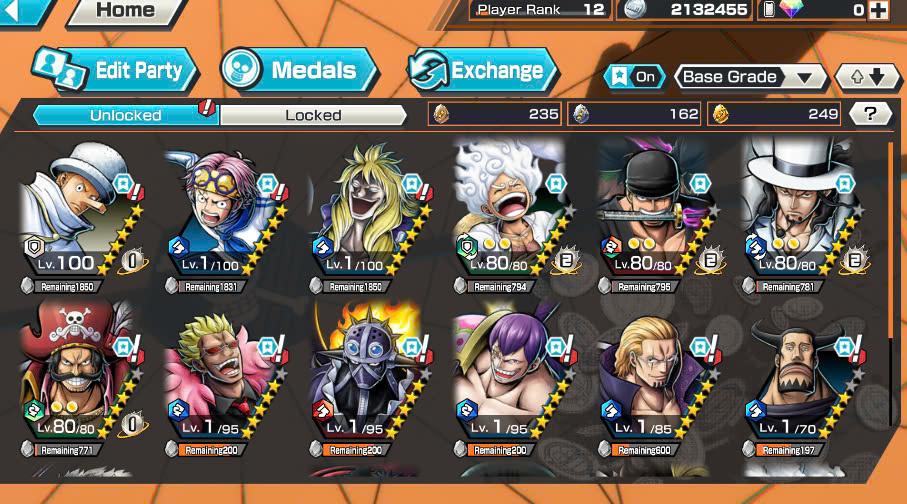Add rainbow diamonds with the plus button
907x504 pixels.
tap(878, 10)
